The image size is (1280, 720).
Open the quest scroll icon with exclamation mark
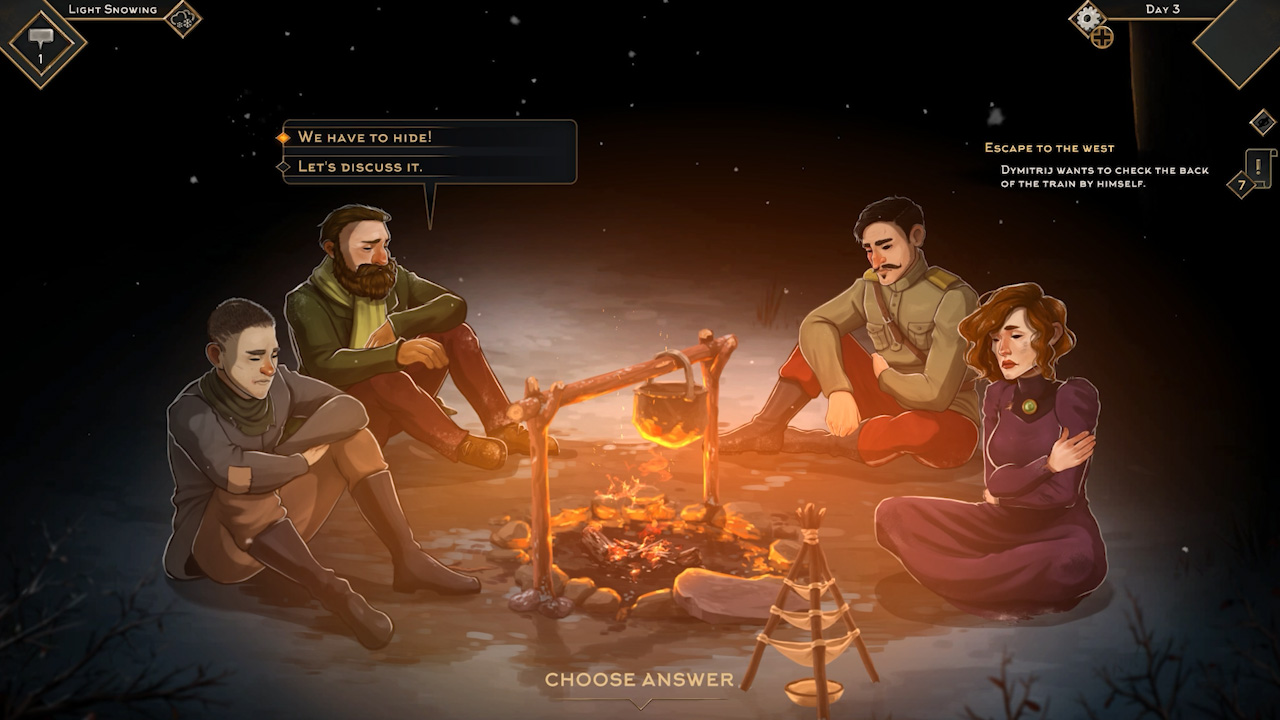coord(1260,166)
